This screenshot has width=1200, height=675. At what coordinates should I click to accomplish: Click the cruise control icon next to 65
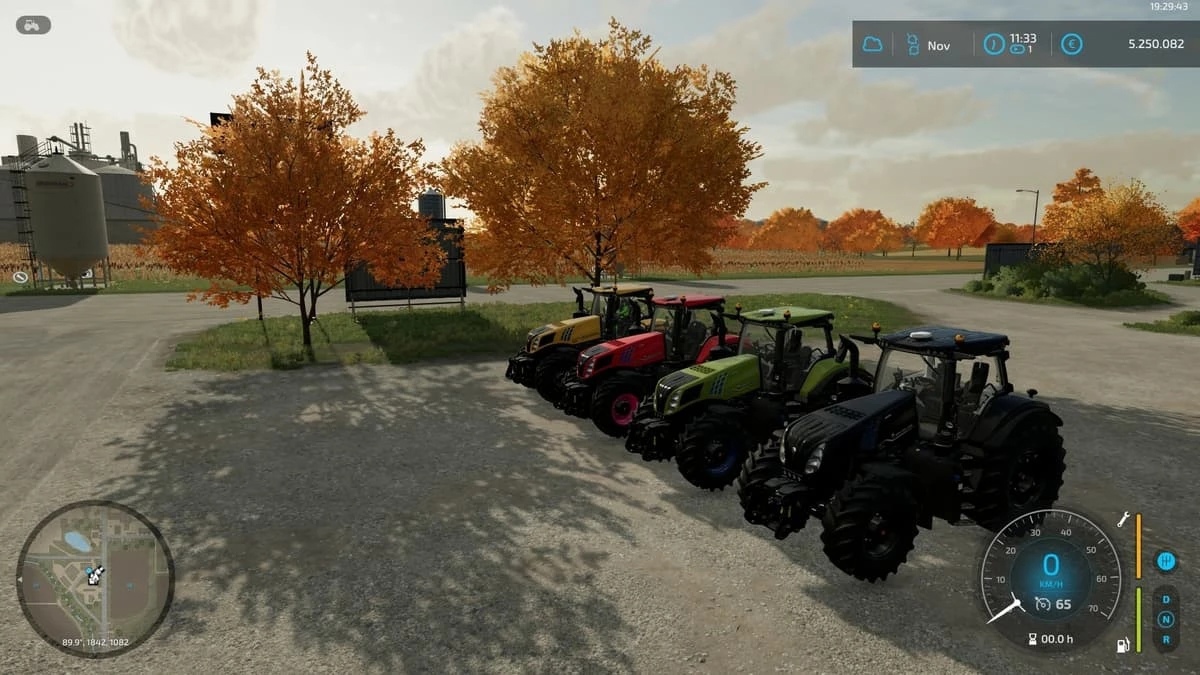pos(1042,603)
